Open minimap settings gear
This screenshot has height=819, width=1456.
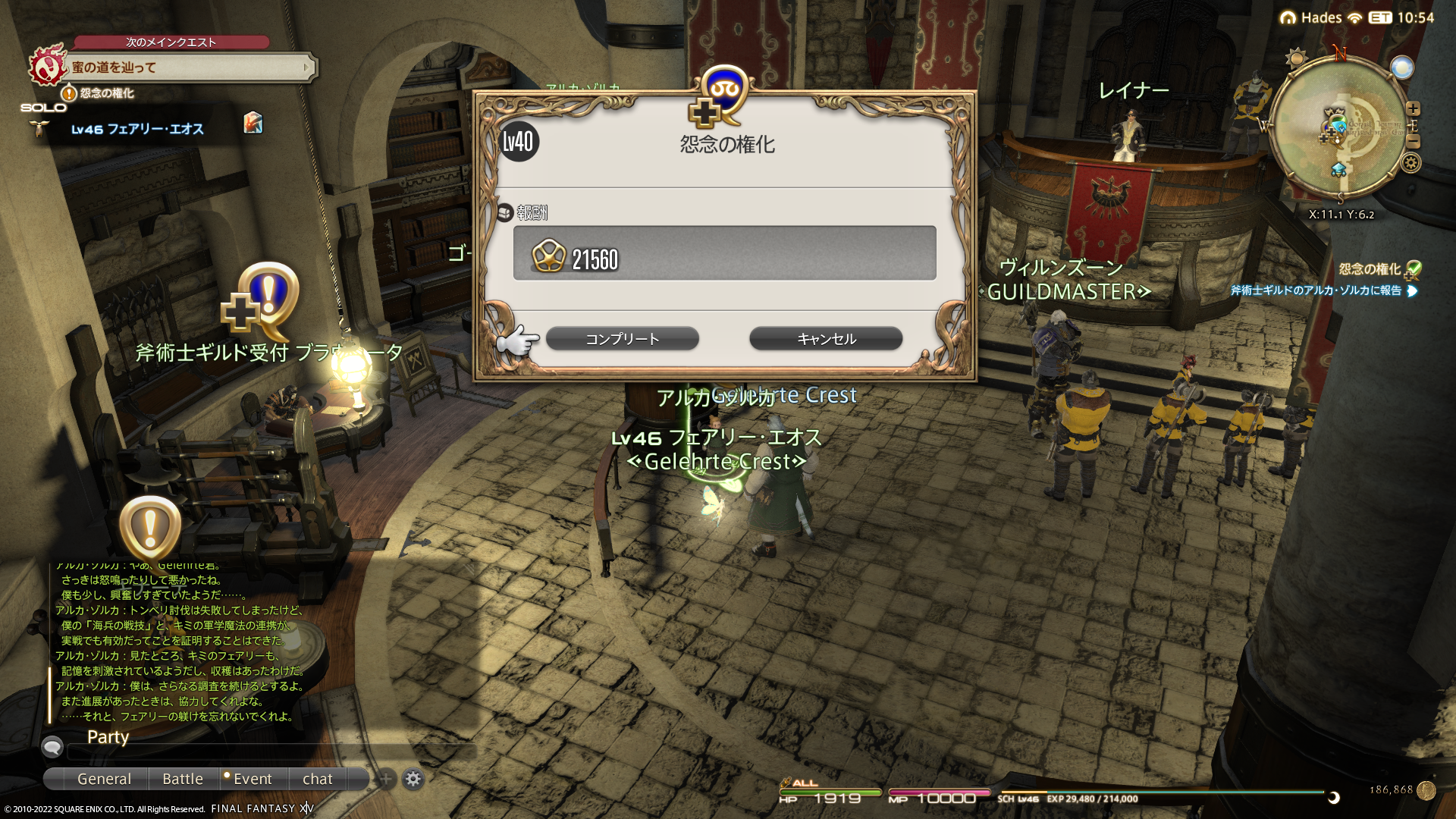pyautogui.click(x=1411, y=162)
